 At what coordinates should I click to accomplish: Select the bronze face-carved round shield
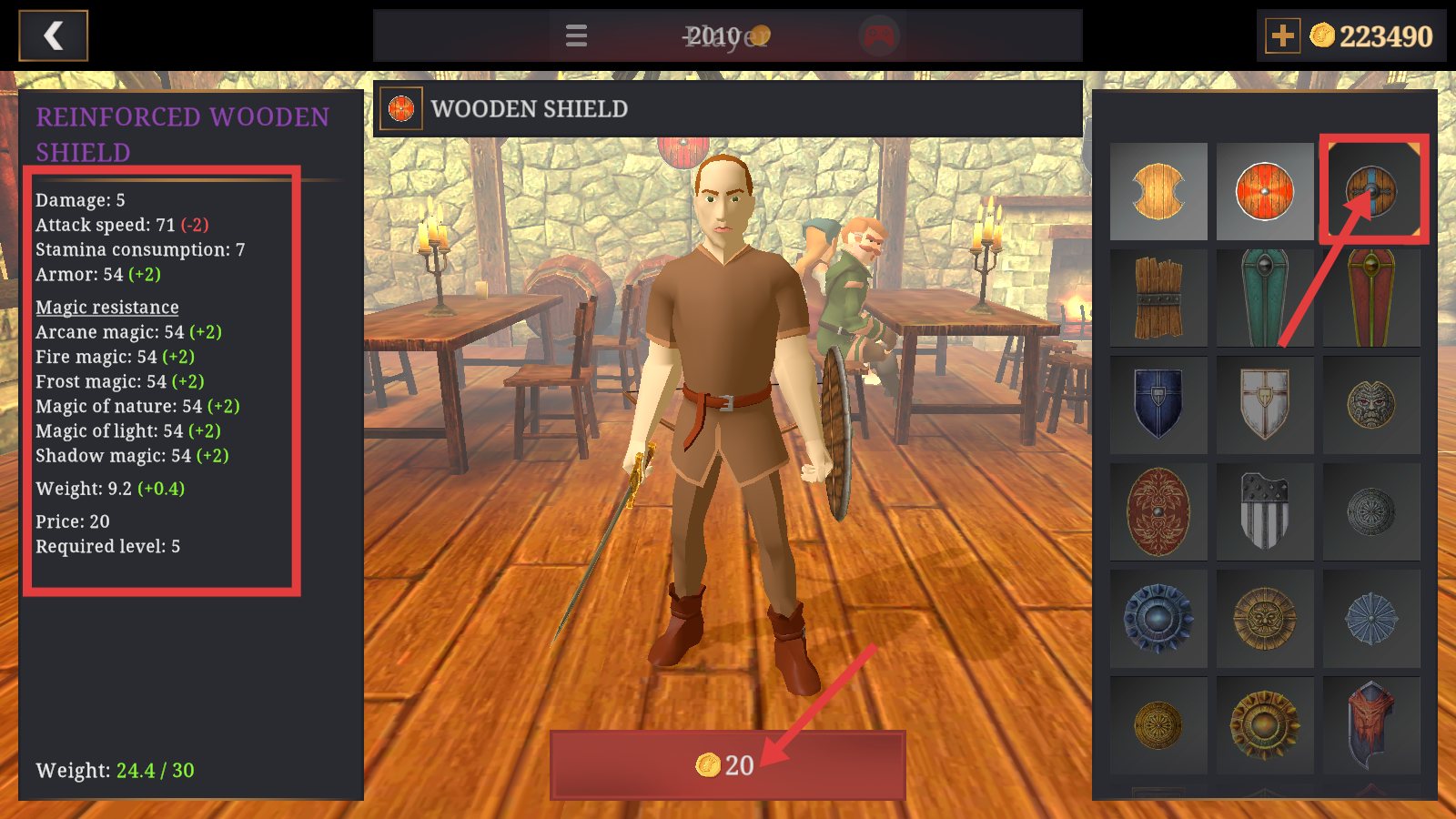pos(1371,404)
